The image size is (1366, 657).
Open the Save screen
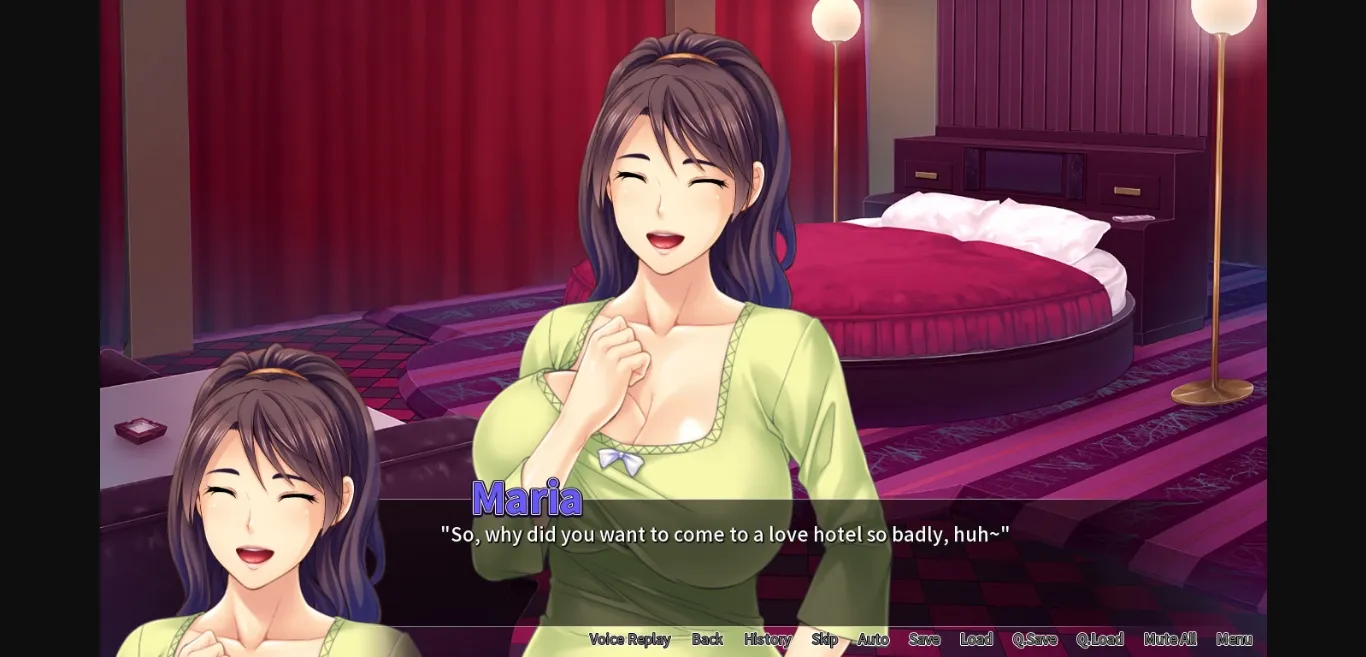(x=924, y=639)
